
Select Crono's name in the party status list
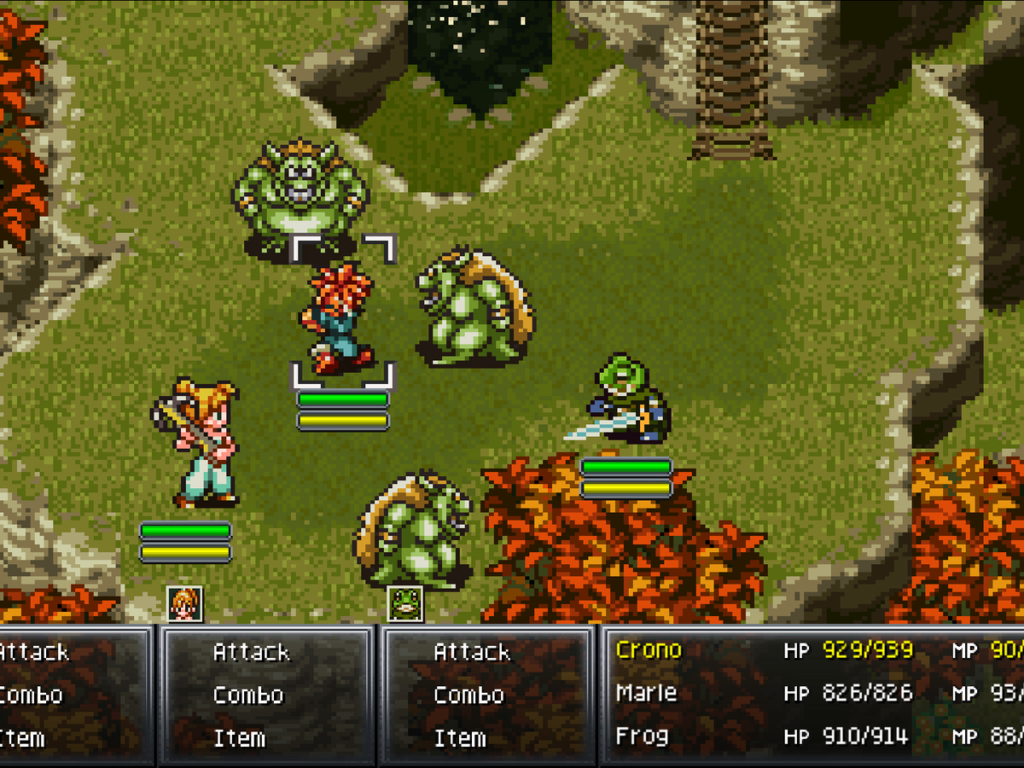(x=648, y=650)
